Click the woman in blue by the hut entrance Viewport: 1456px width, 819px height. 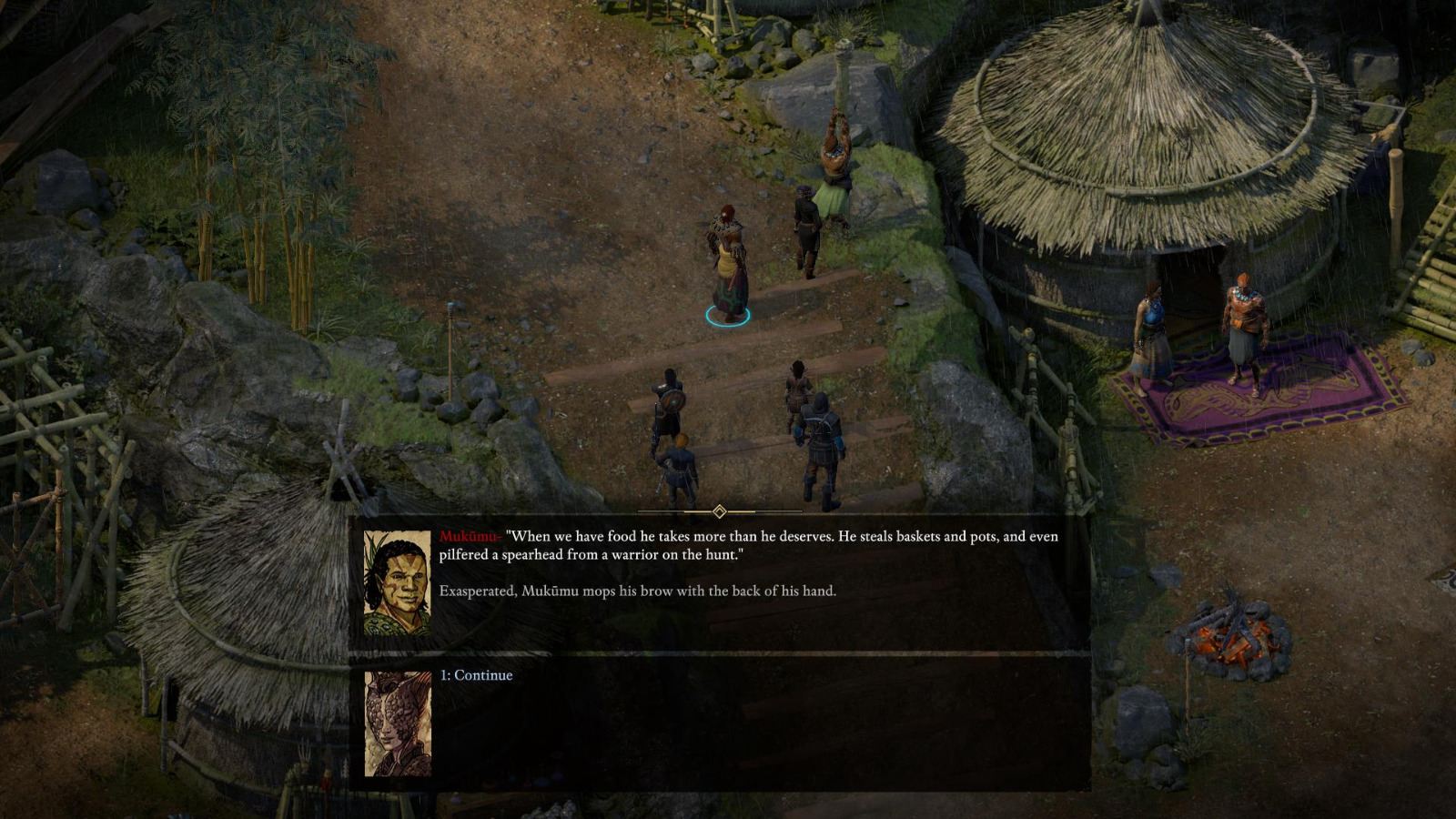(x=1150, y=328)
